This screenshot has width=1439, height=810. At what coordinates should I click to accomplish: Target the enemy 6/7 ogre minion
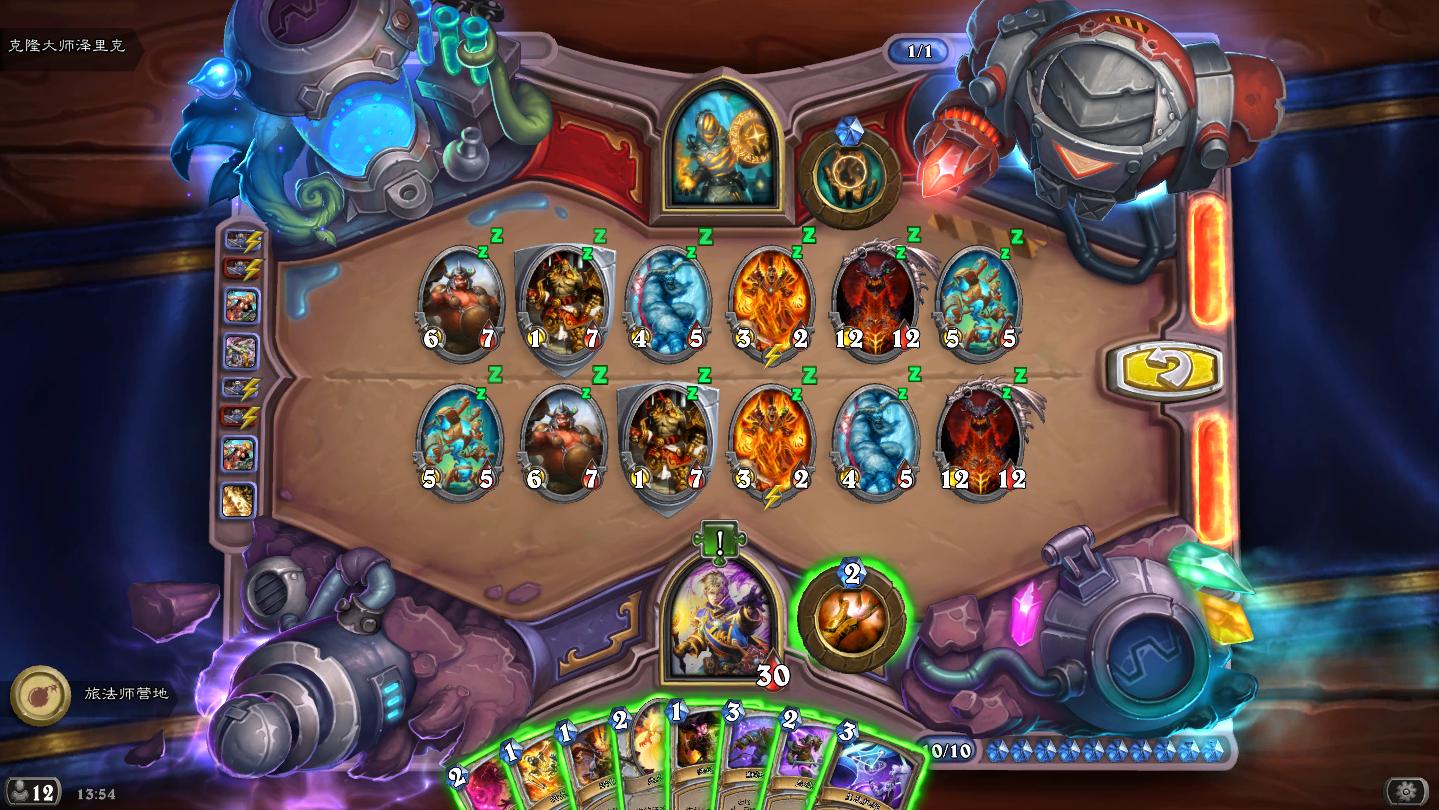[x=460, y=299]
